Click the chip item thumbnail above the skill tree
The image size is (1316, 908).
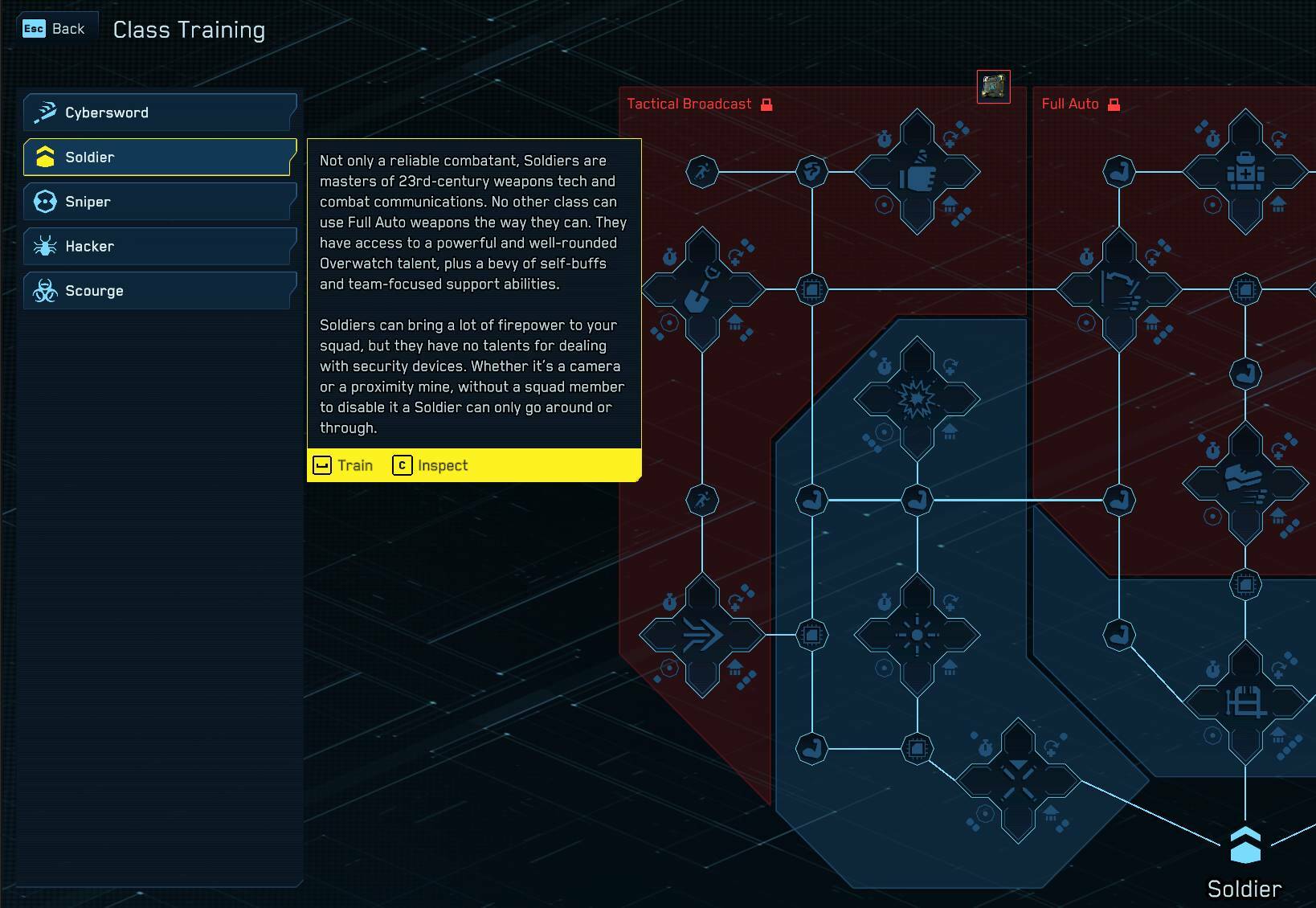tap(994, 88)
